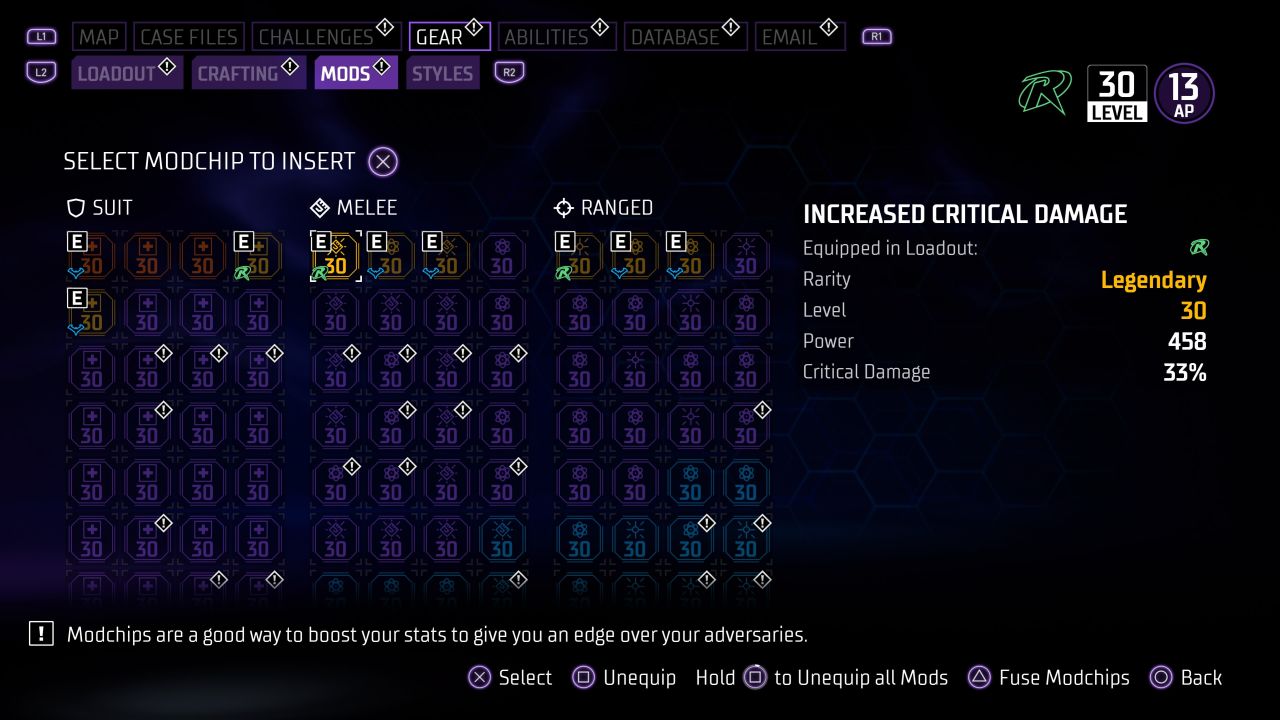The image size is (1280, 720).
Task: Click the exclamation icon beside the modchip tip text
Action: tap(41, 634)
